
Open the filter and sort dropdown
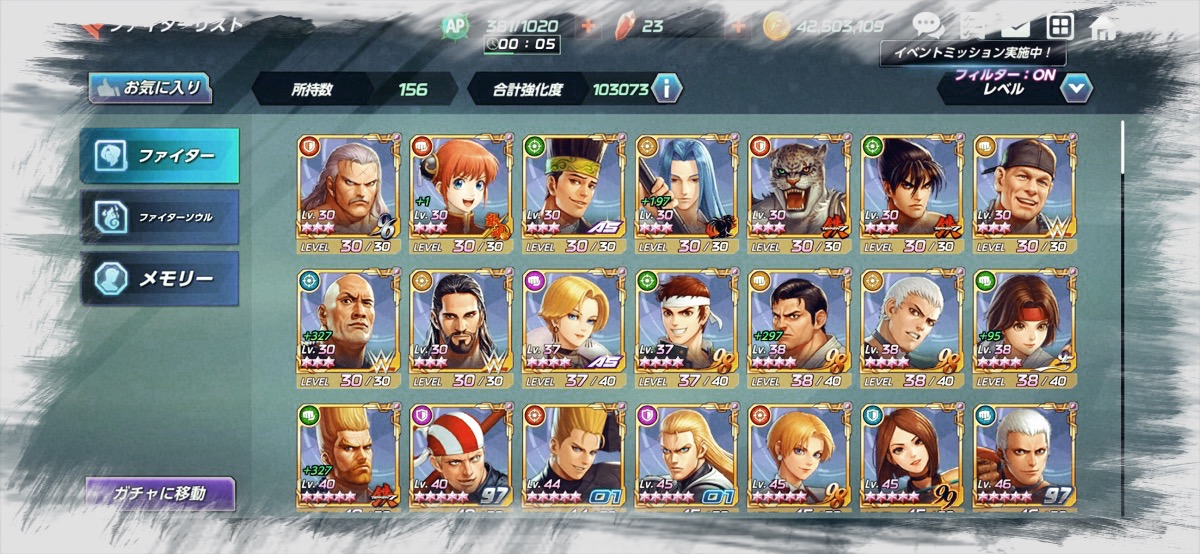tap(1075, 89)
